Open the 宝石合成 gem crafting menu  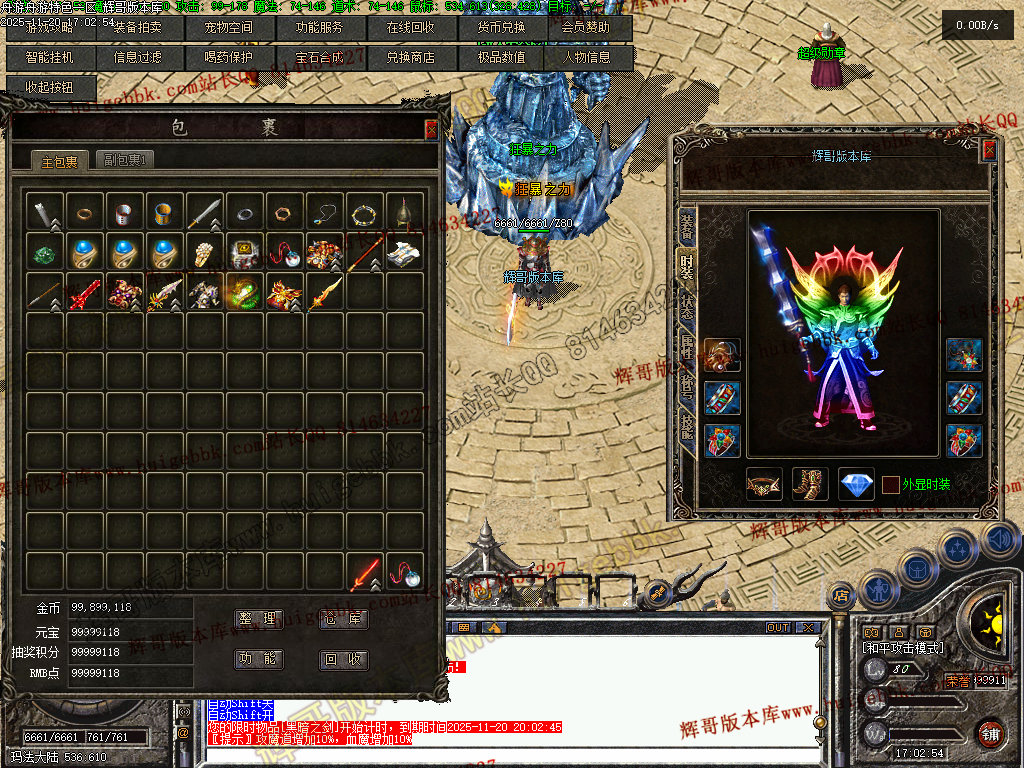pos(319,58)
